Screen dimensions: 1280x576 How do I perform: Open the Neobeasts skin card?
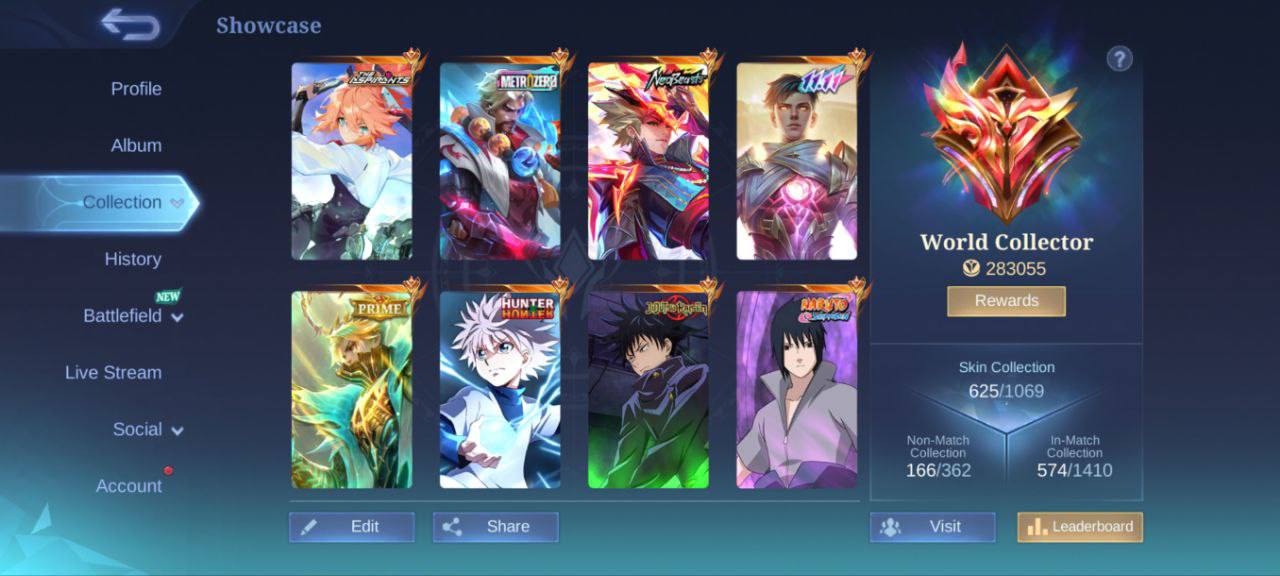648,162
